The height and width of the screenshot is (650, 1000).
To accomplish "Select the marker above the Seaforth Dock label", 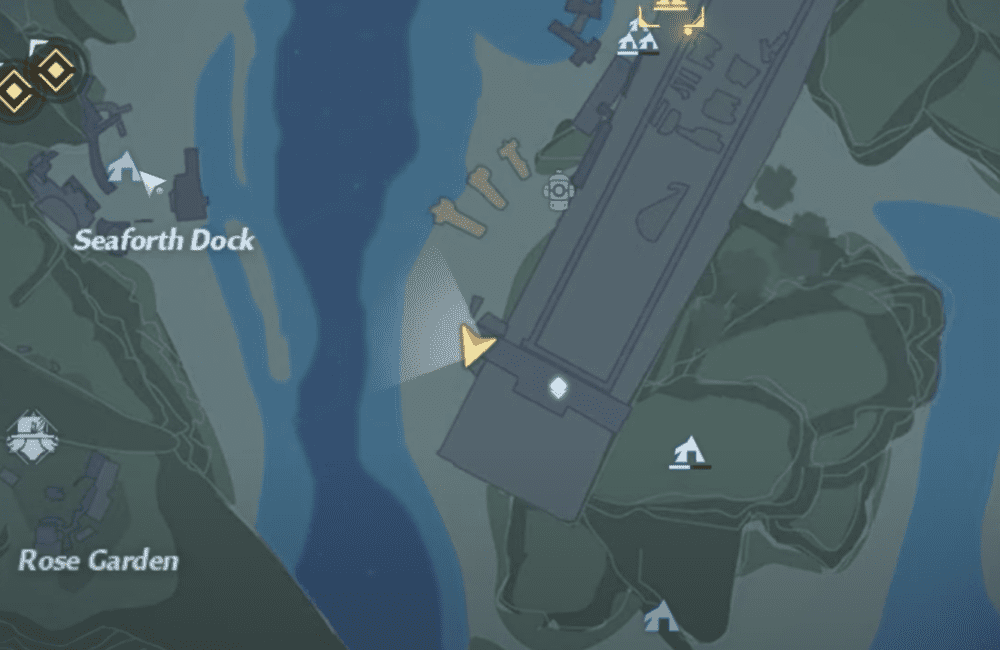I will pyautogui.click(x=123, y=168).
